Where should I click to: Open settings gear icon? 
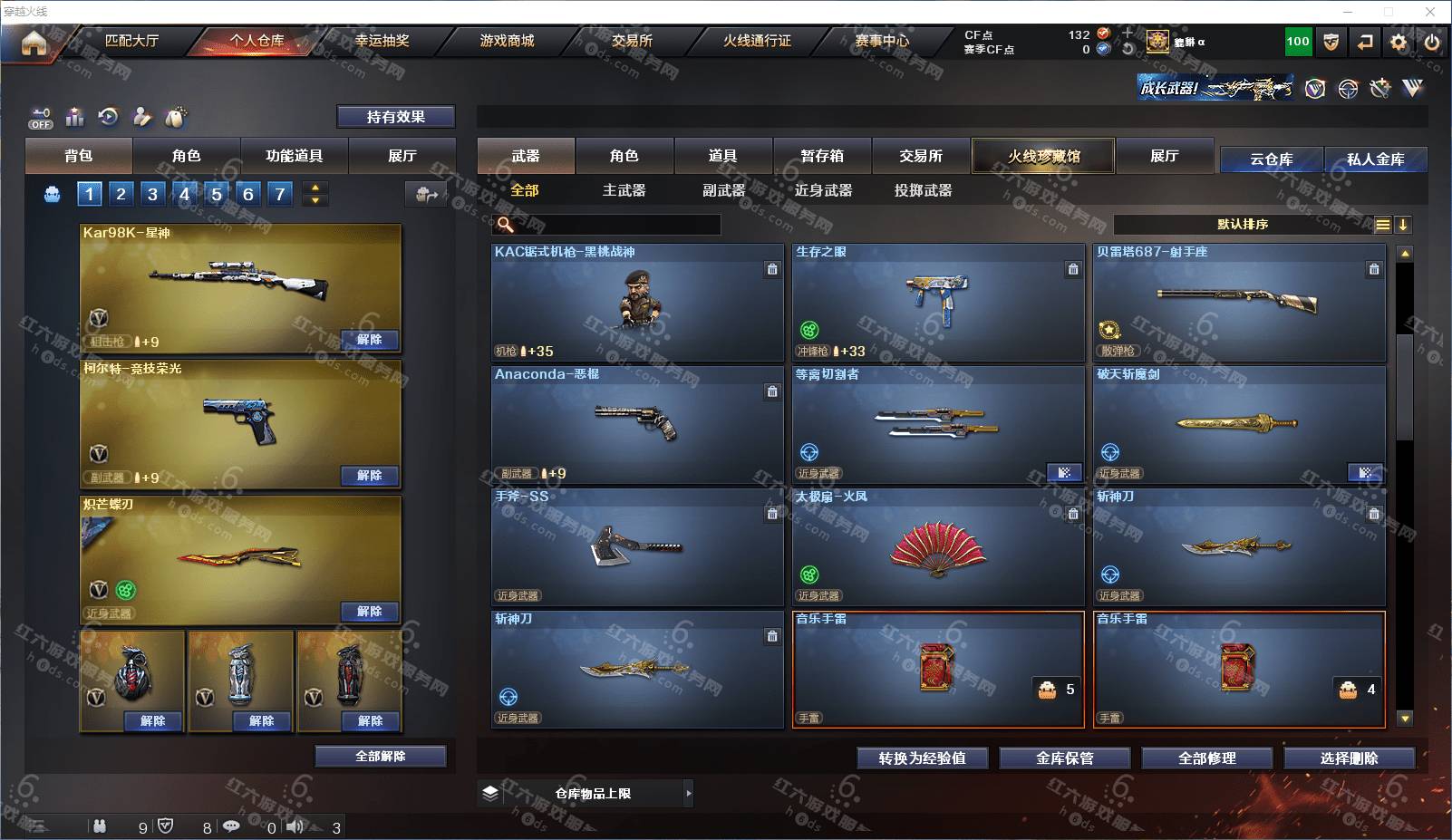[x=1399, y=42]
